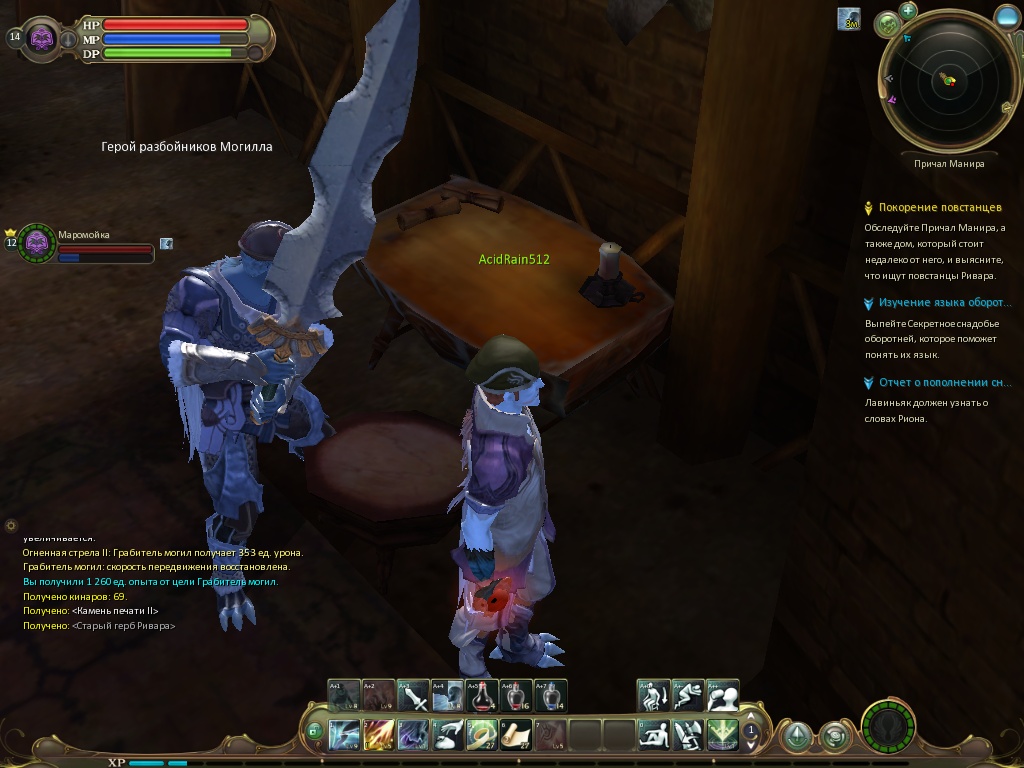This screenshot has height=768, width=1024.
Task: Click the buff icon showing 3м.
Action: tap(849, 18)
